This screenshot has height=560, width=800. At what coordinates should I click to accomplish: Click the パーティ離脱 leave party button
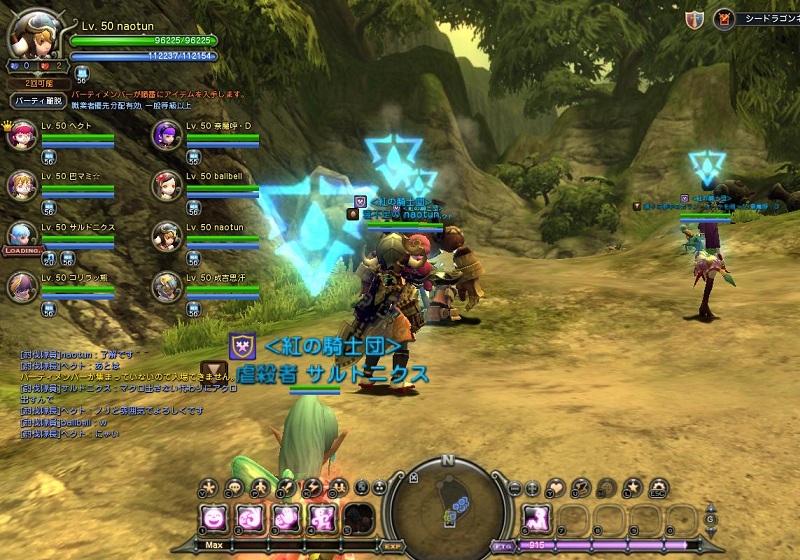38,101
